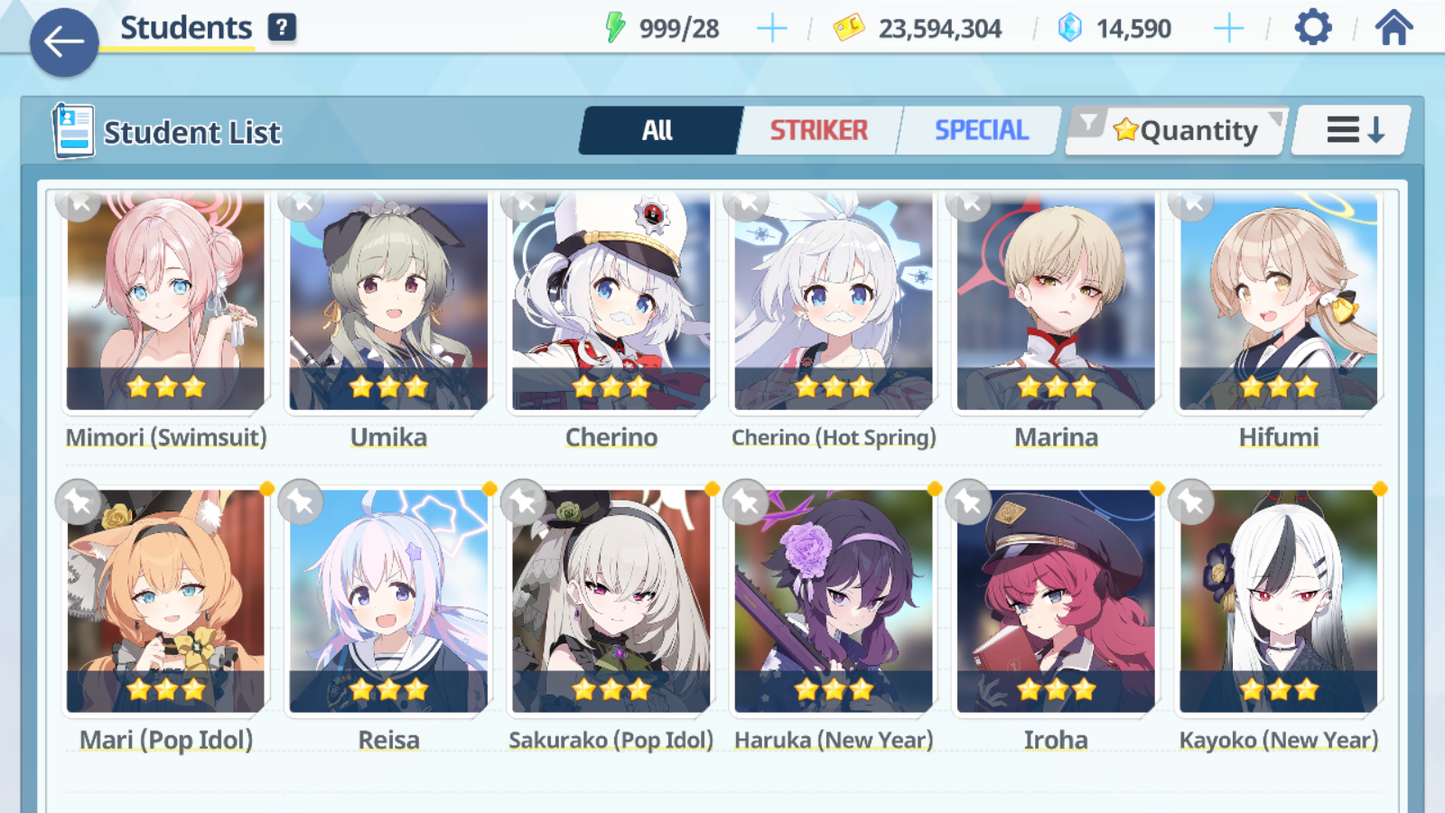Switch to the All students tab
The width and height of the screenshot is (1445, 813).
click(658, 130)
